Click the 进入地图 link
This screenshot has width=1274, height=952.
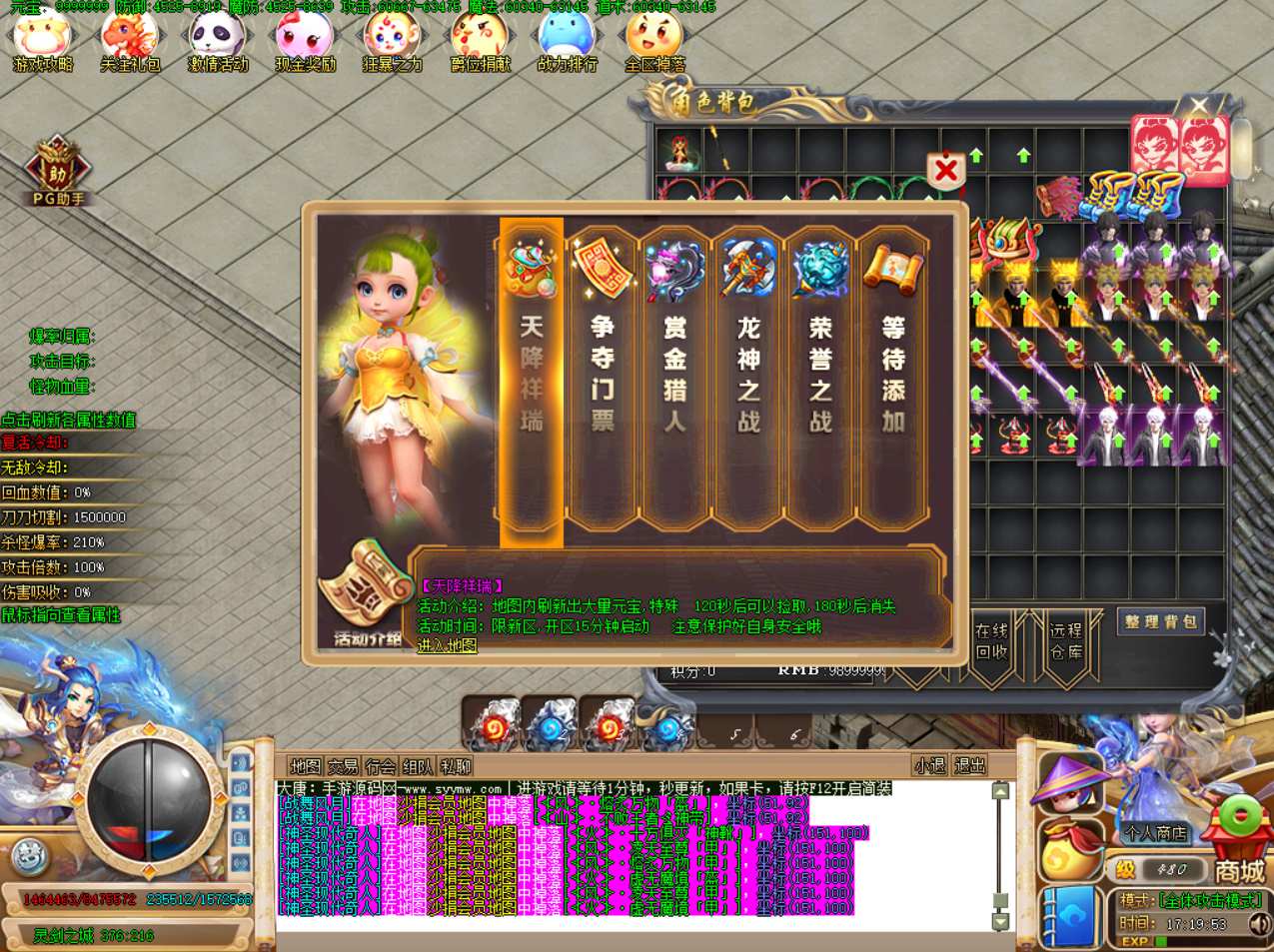[447, 645]
